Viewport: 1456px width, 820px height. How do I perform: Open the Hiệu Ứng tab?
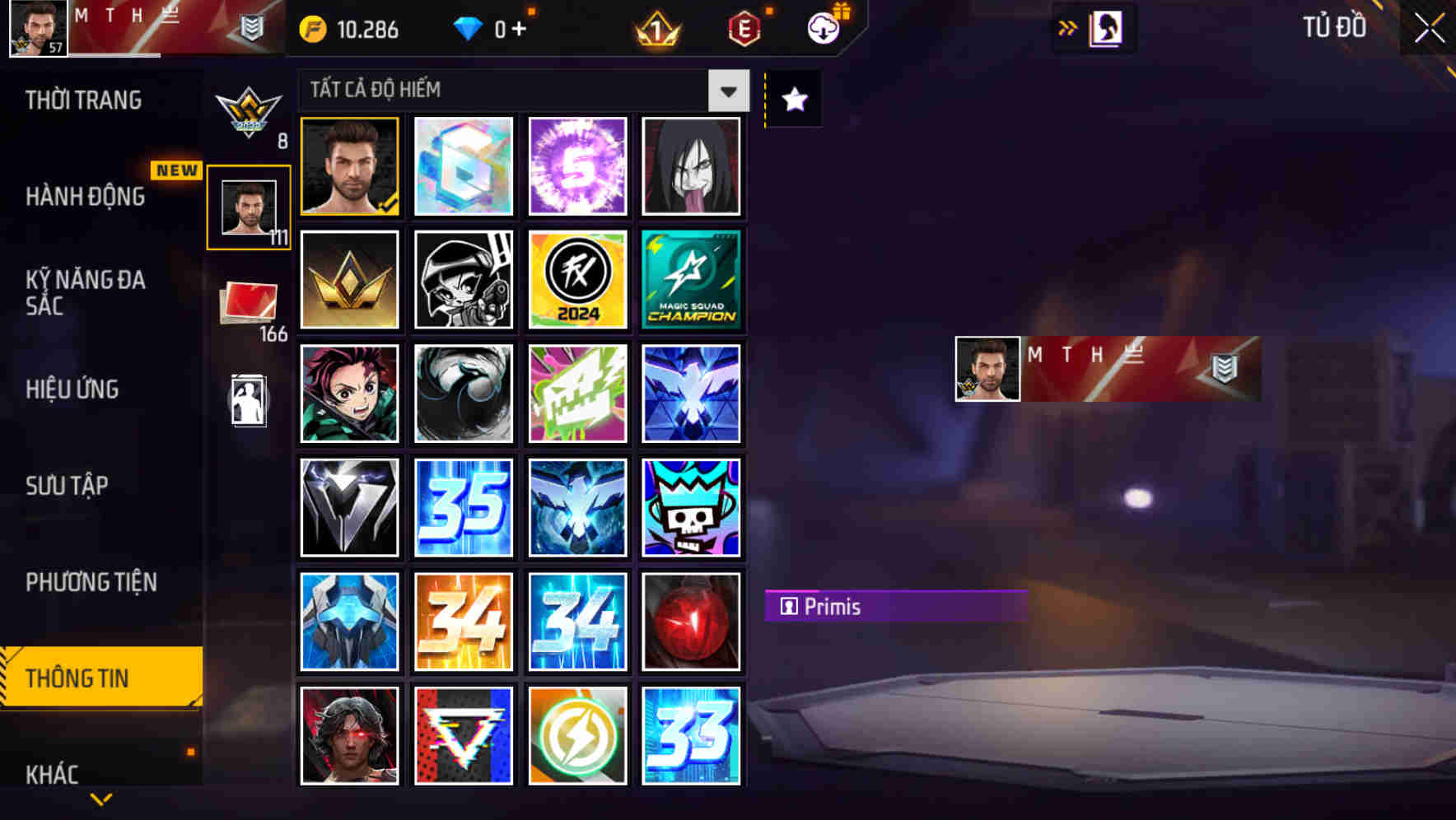[72, 389]
